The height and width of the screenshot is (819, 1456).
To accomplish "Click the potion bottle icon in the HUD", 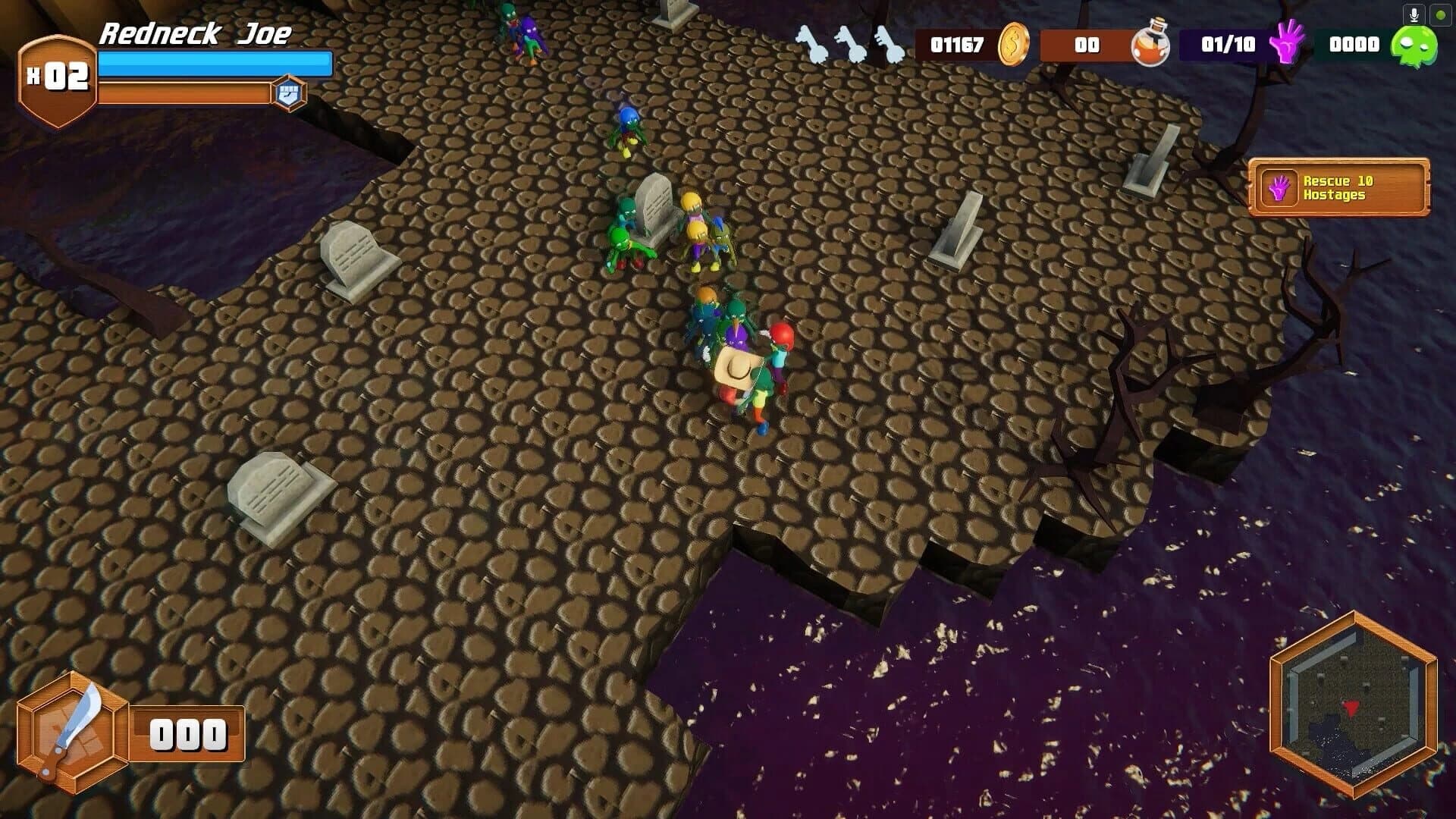I will click(x=1150, y=45).
